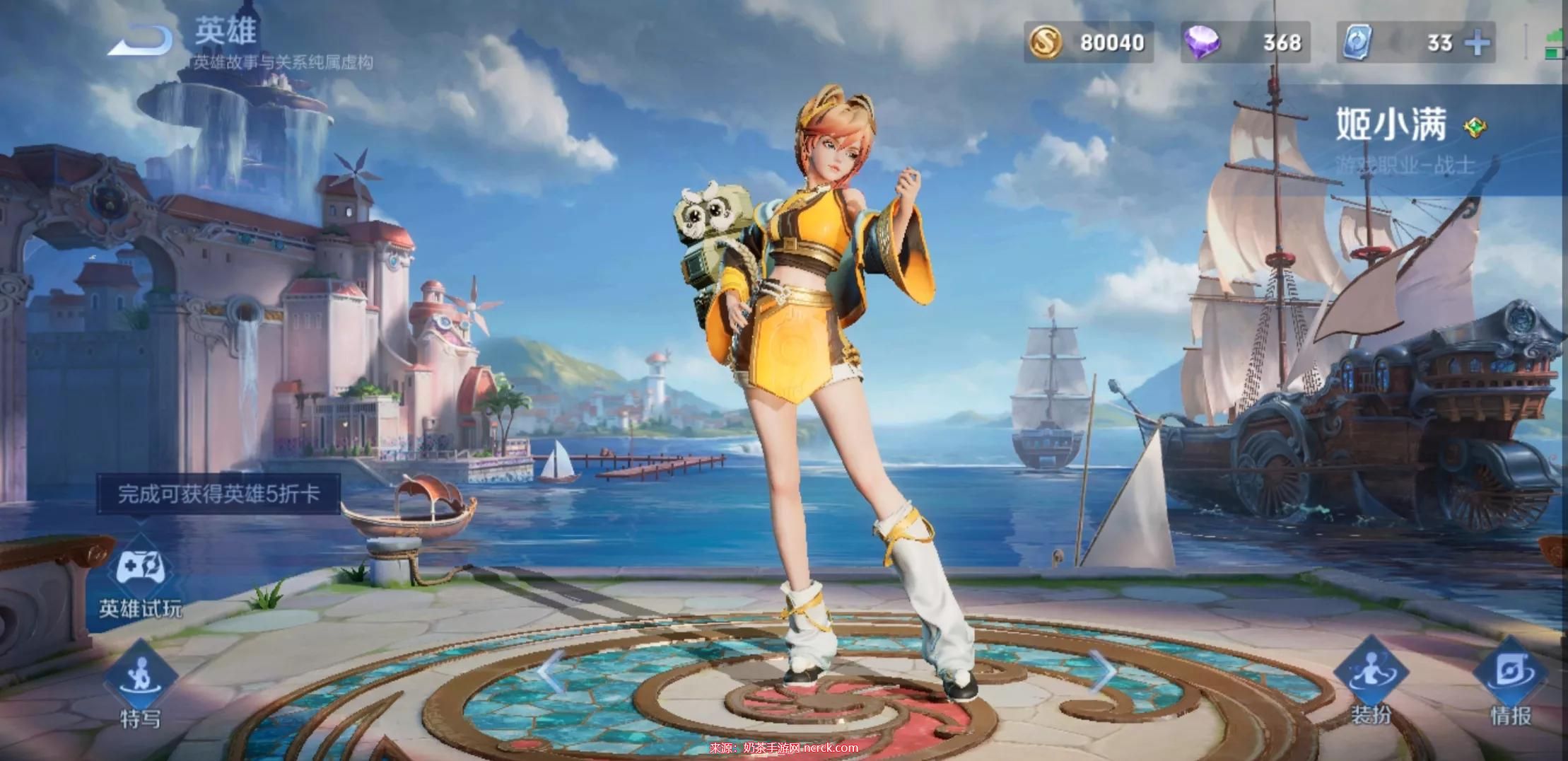1568x761 pixels.
Task: Tap the green gem beside 姬小满
Action: coord(1474,127)
